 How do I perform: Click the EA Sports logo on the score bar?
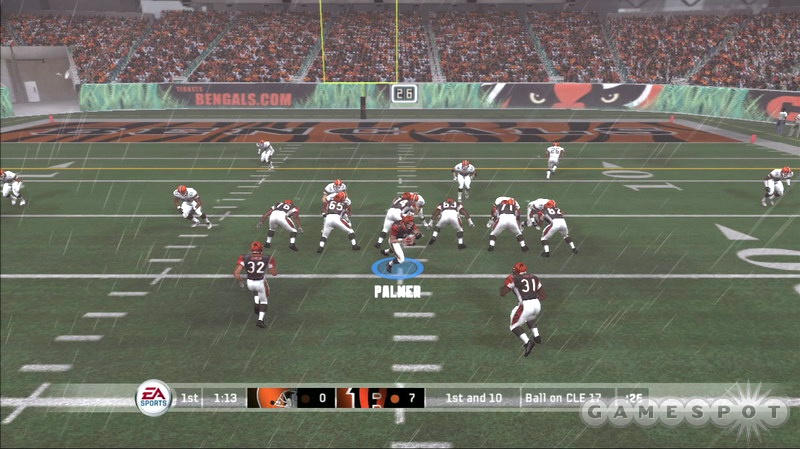154,398
